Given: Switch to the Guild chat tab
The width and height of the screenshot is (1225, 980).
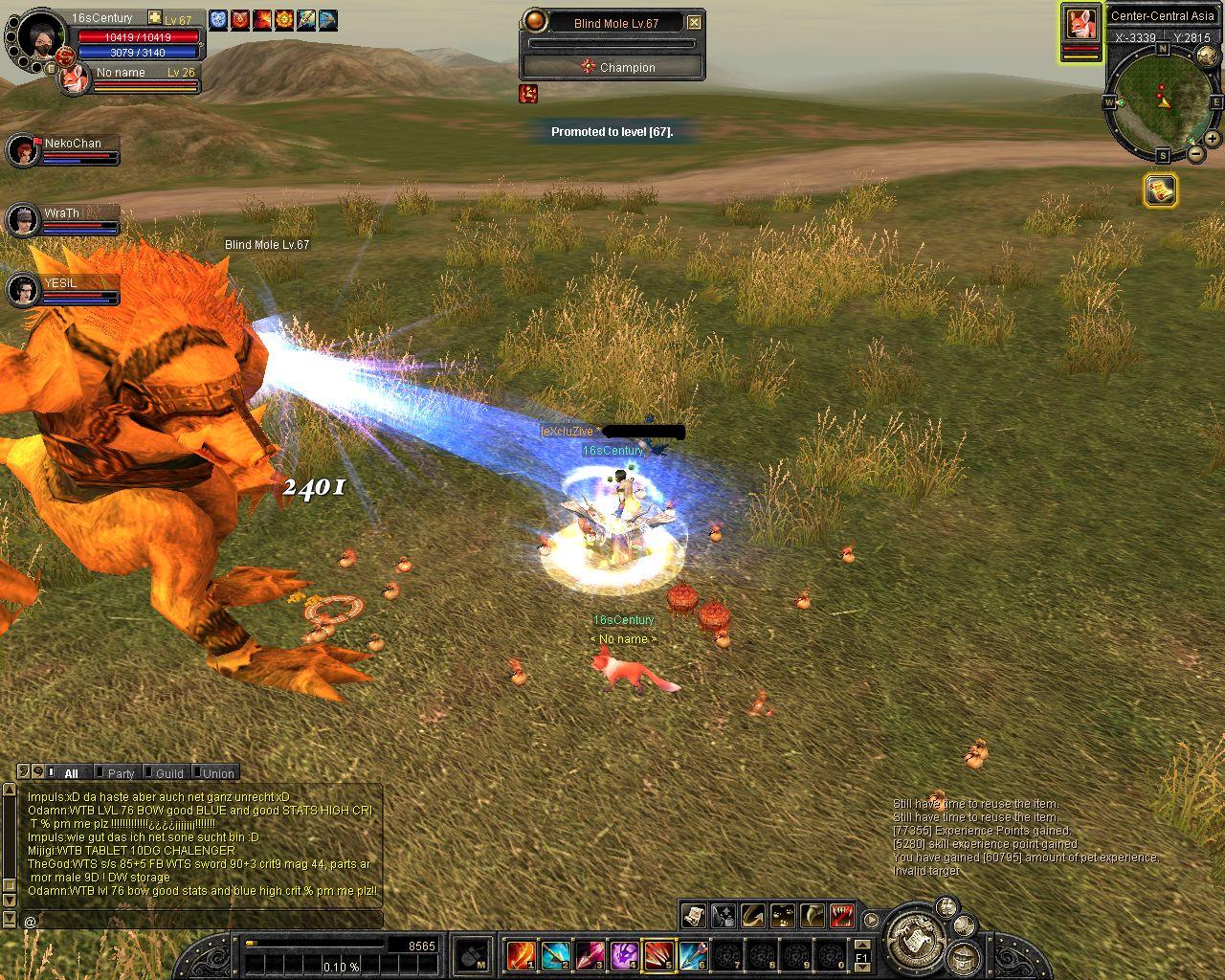Looking at the screenshot, I should pos(169,773).
